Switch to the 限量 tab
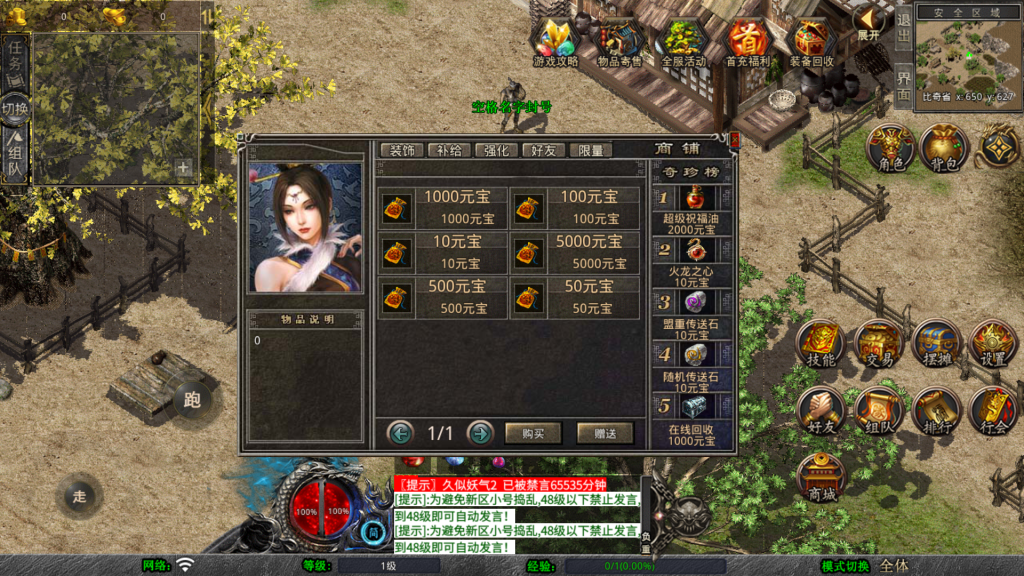The image size is (1024, 576). 590,150
